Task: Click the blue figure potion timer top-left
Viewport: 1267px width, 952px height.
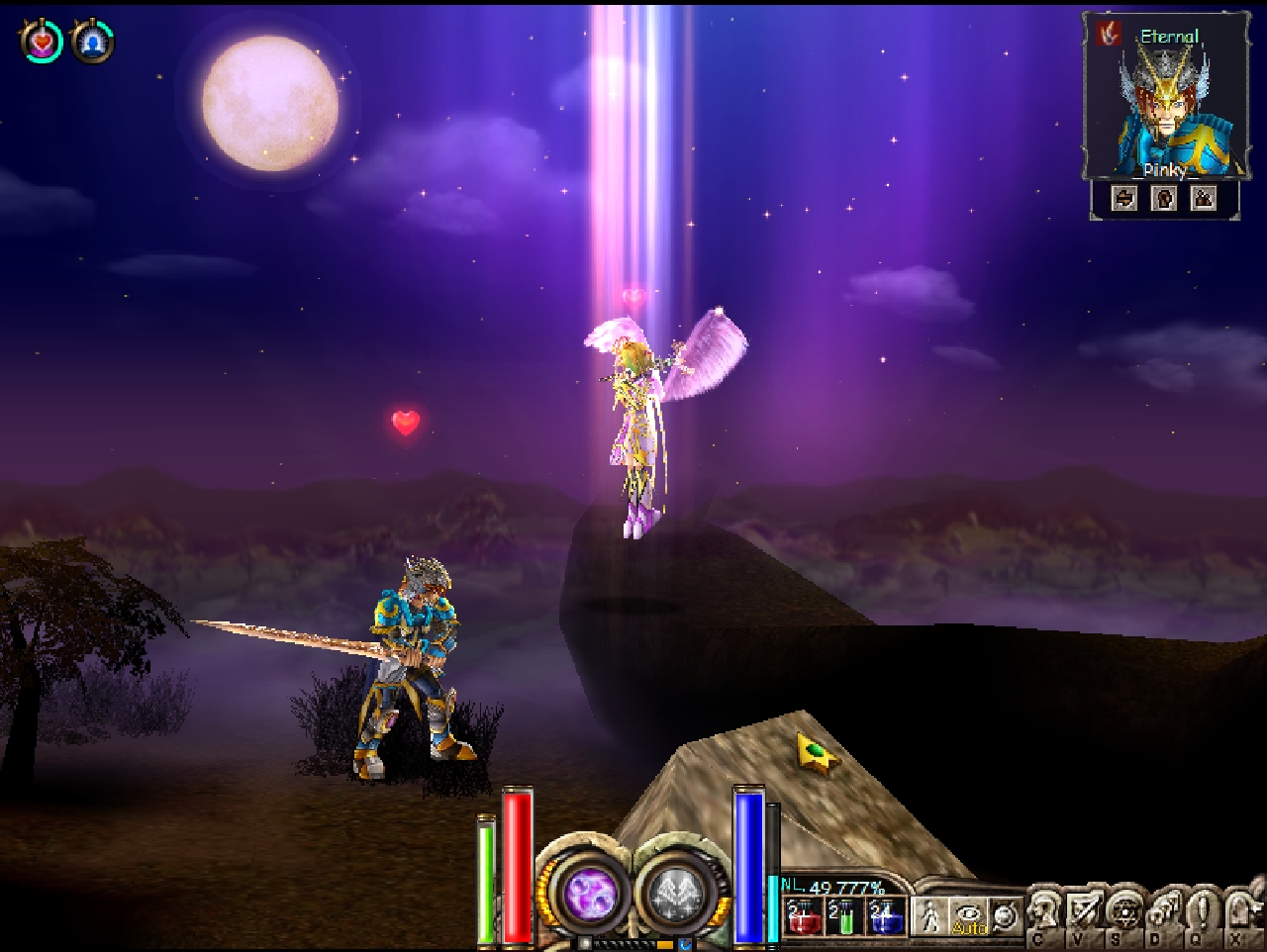Action: tap(90, 42)
